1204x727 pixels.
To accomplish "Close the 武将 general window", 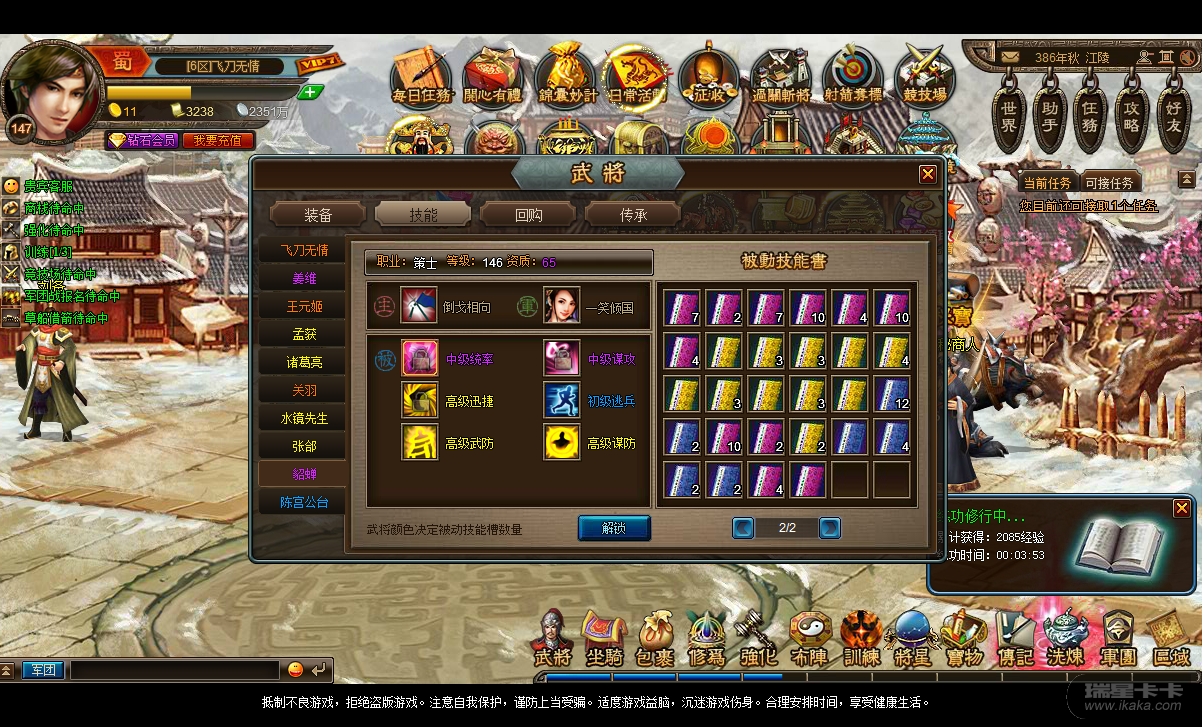I will point(928,174).
